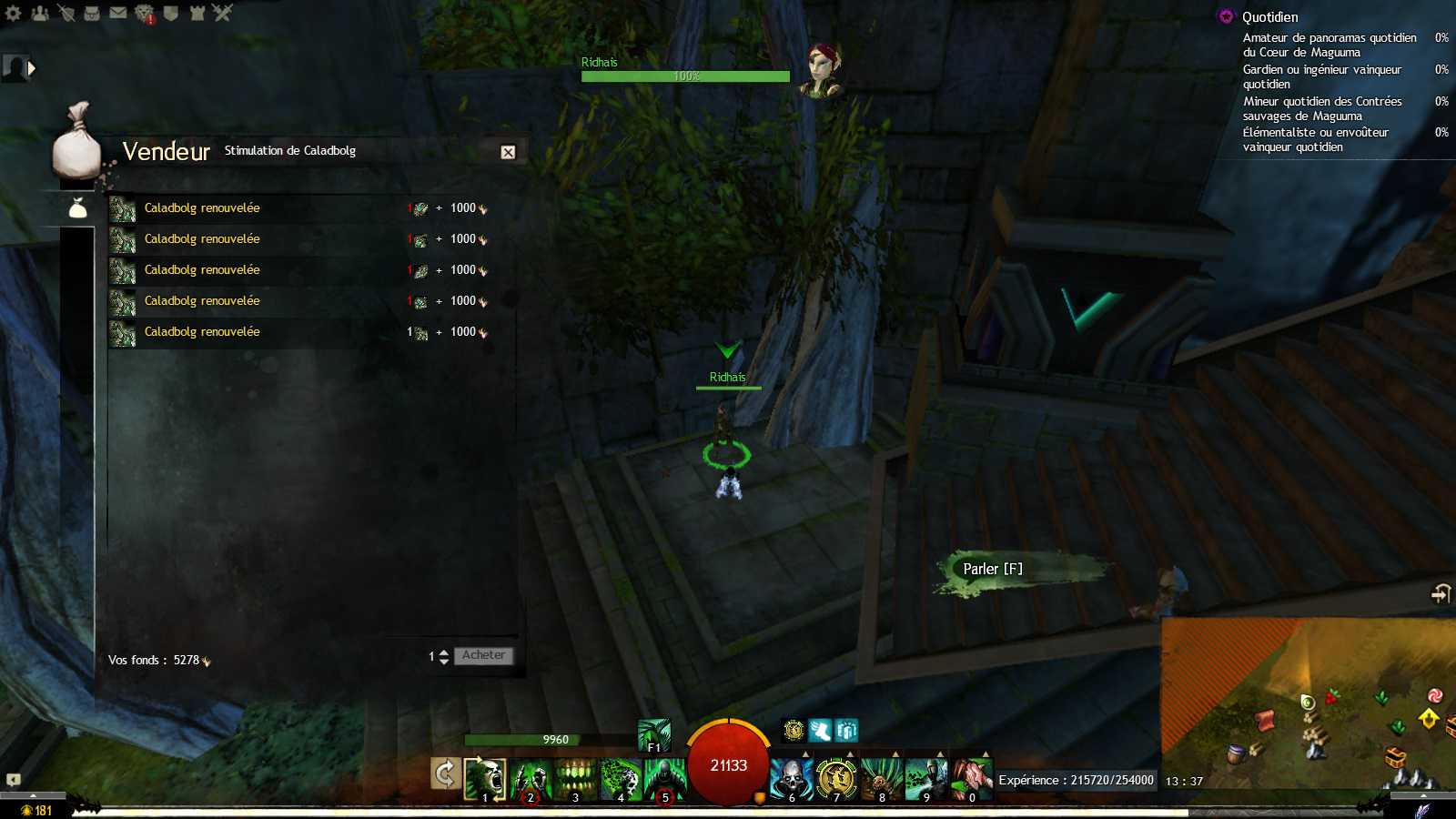
Task: Open the contacts and party panel
Action: [40, 13]
